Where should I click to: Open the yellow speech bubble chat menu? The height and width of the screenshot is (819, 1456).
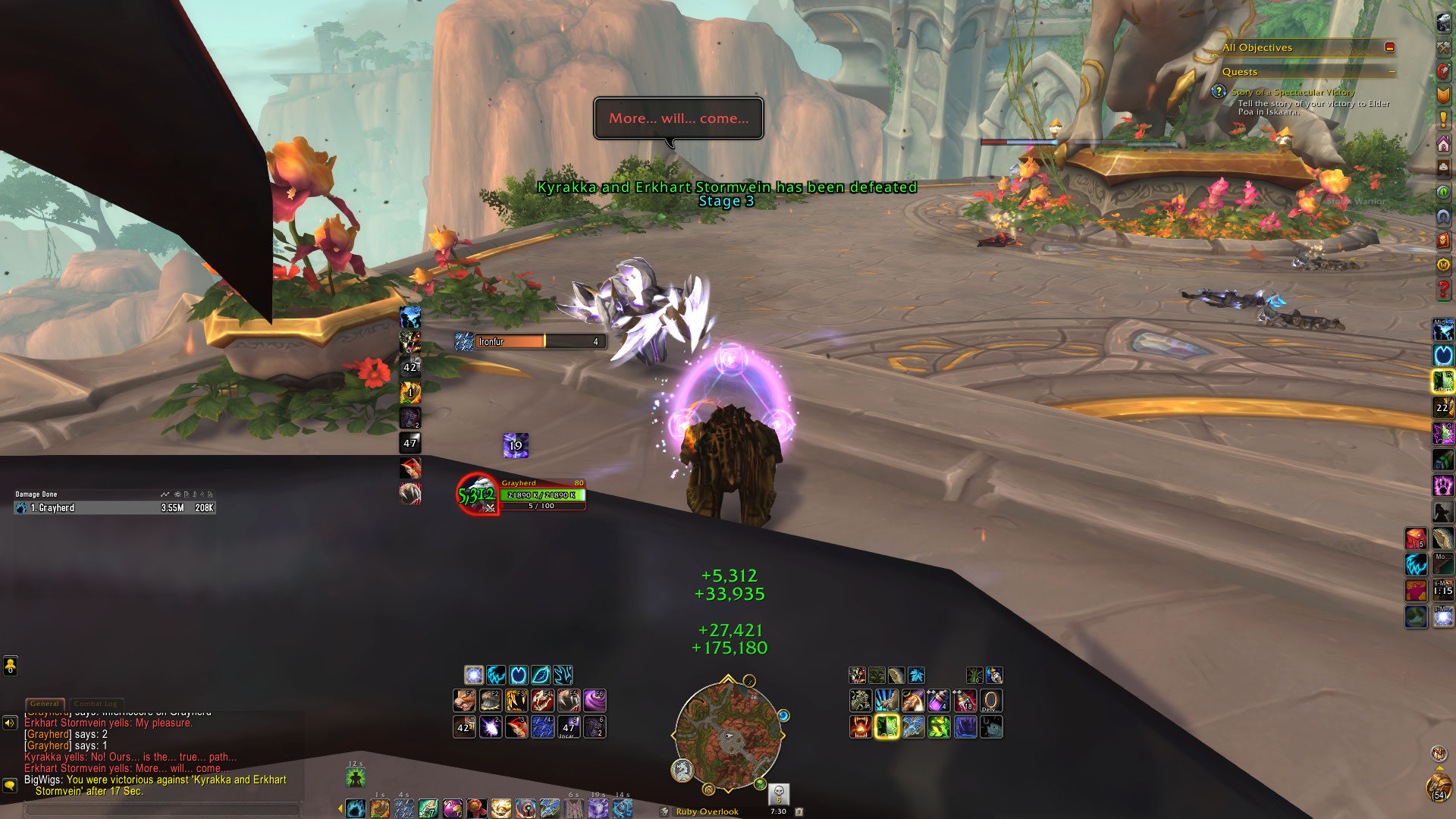(10, 785)
